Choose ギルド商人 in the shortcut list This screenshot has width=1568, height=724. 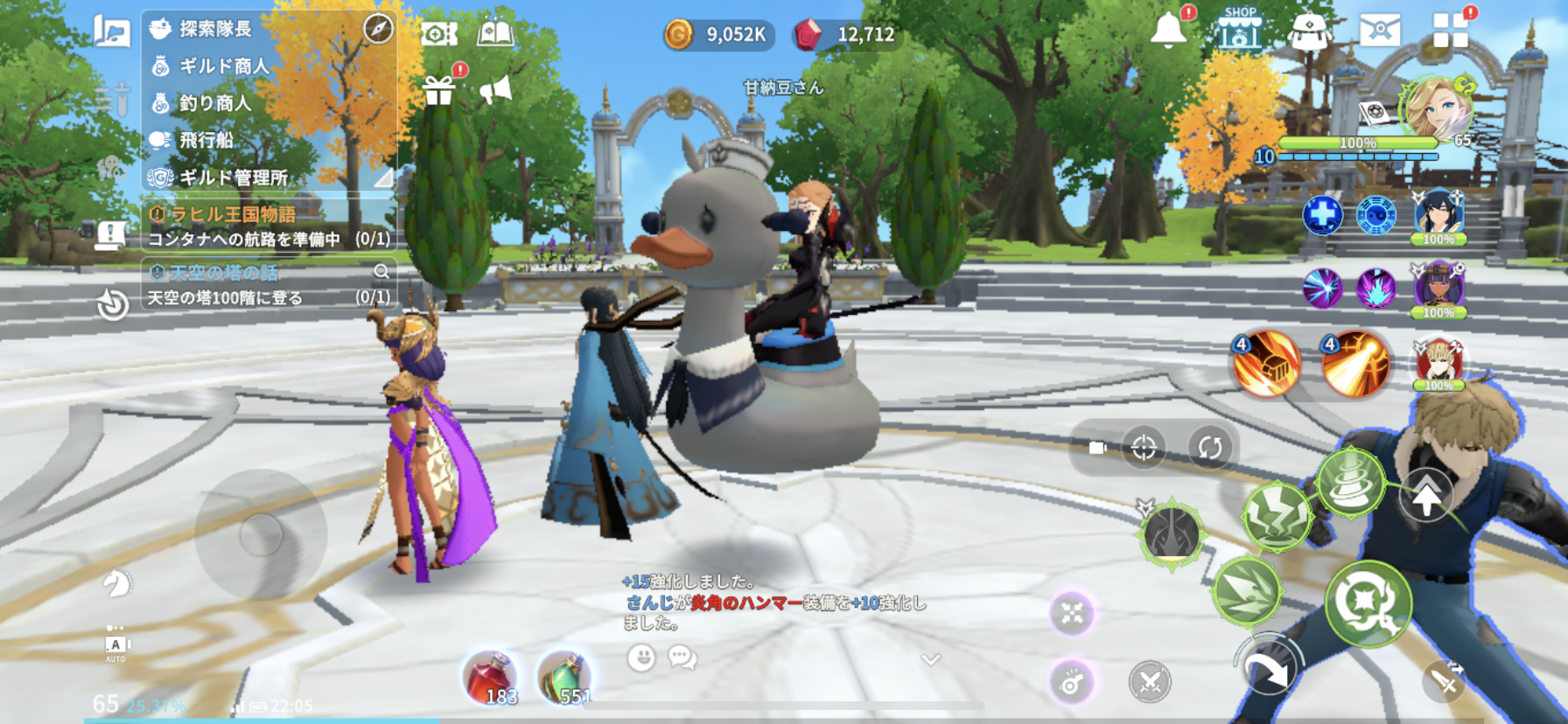click(224, 66)
